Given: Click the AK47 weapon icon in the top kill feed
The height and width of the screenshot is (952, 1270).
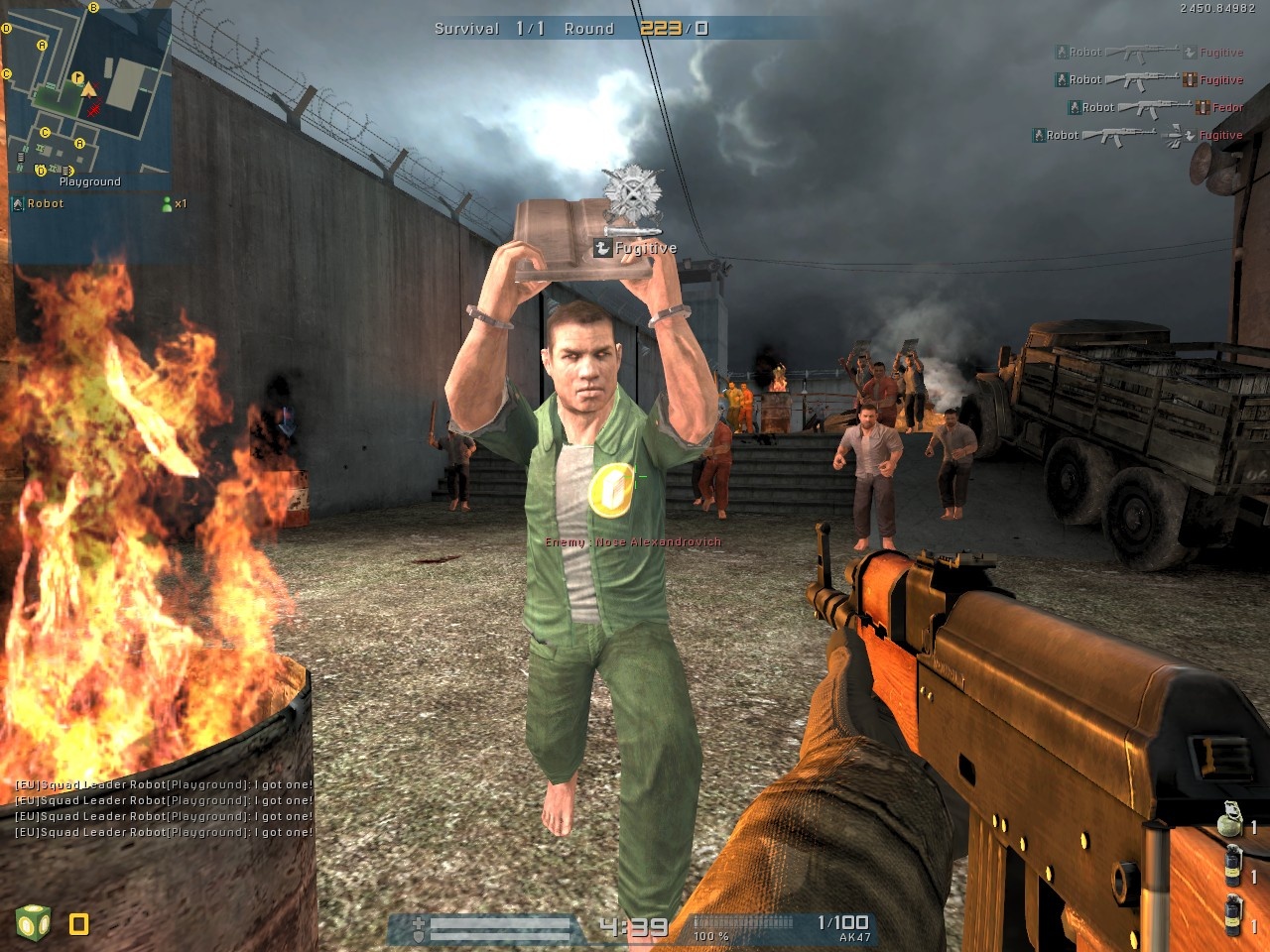Looking at the screenshot, I should (1141, 52).
